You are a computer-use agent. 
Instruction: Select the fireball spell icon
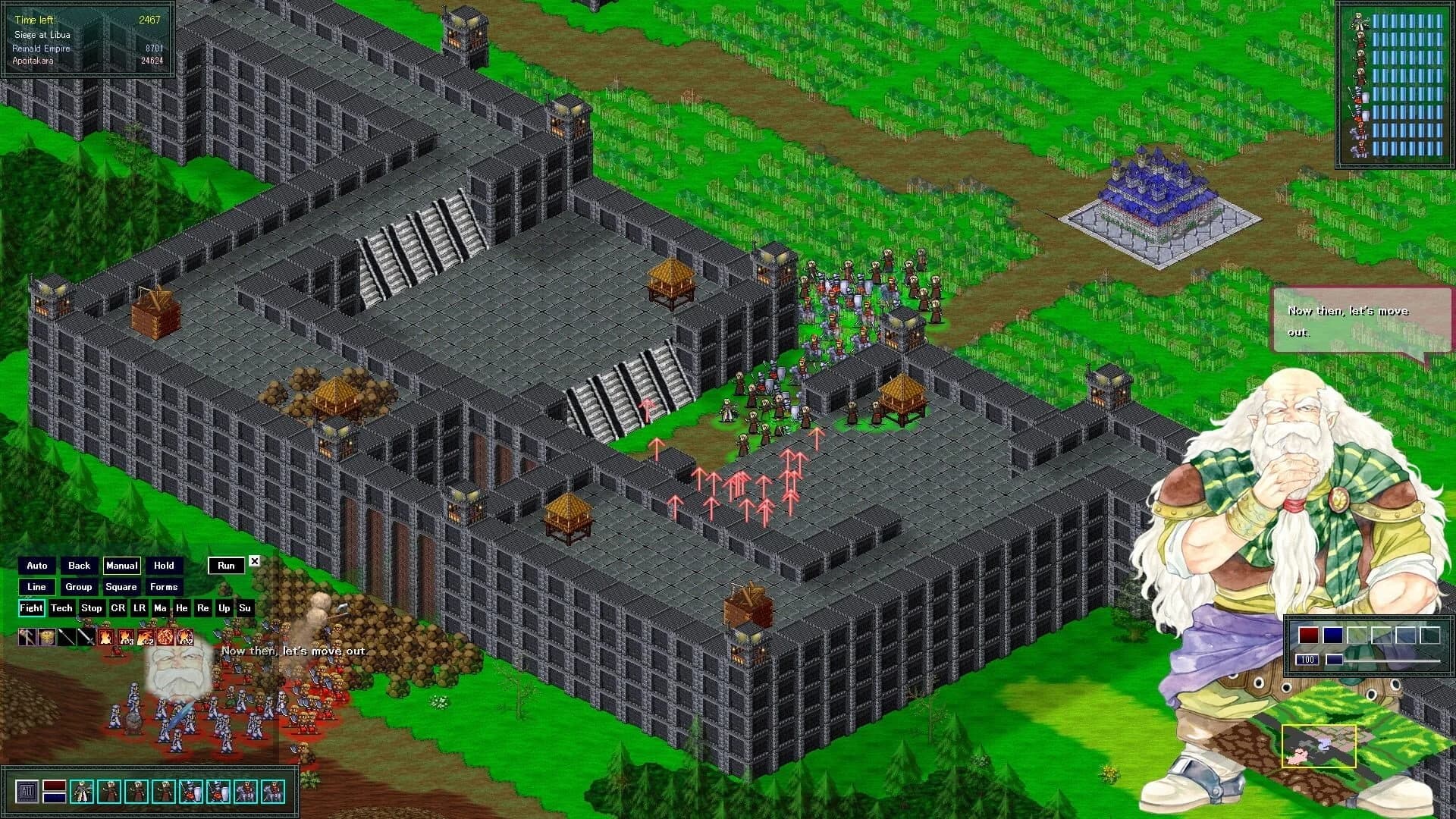tap(165, 637)
